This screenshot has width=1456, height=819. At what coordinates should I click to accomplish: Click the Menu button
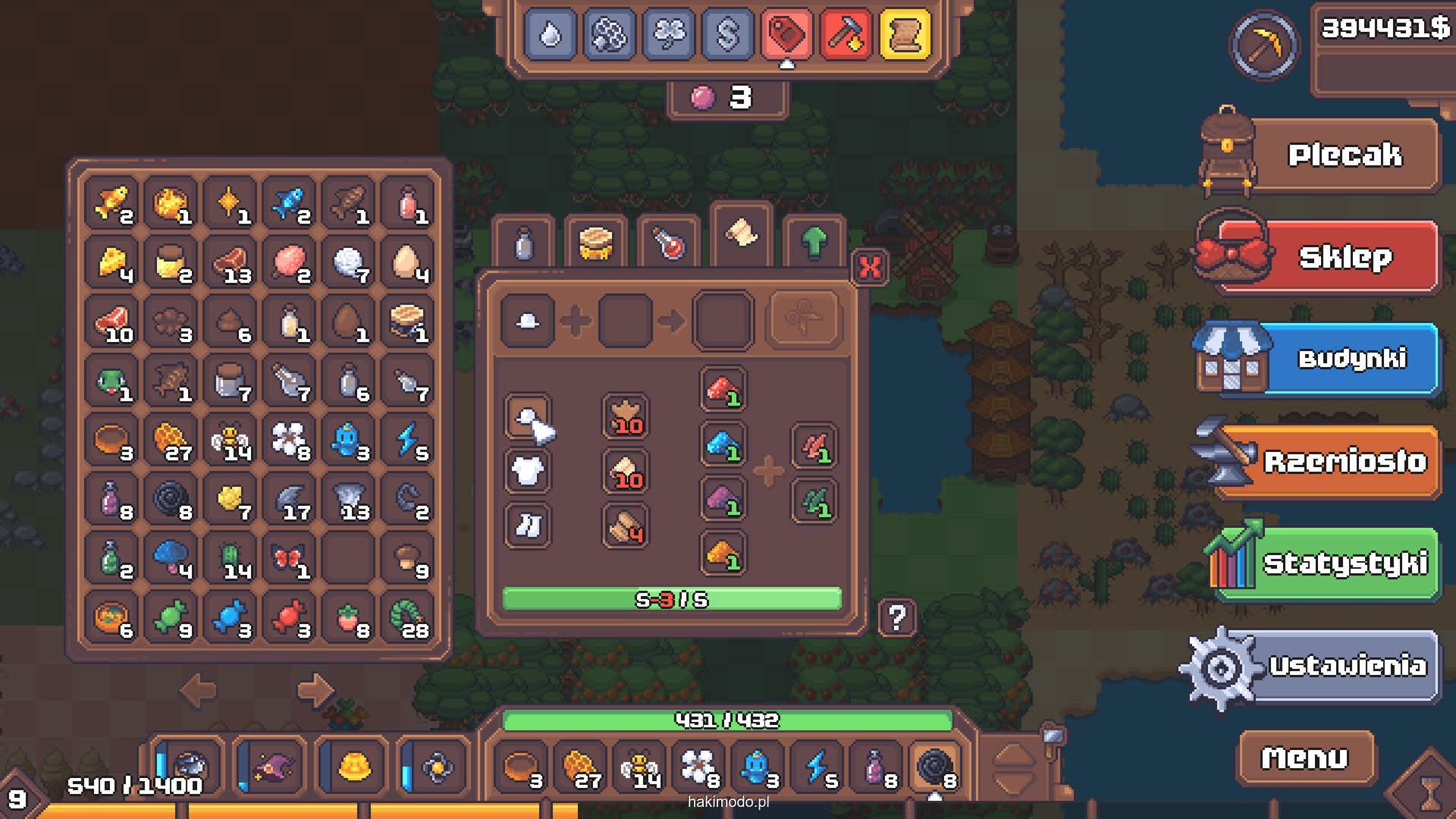pos(1305,757)
